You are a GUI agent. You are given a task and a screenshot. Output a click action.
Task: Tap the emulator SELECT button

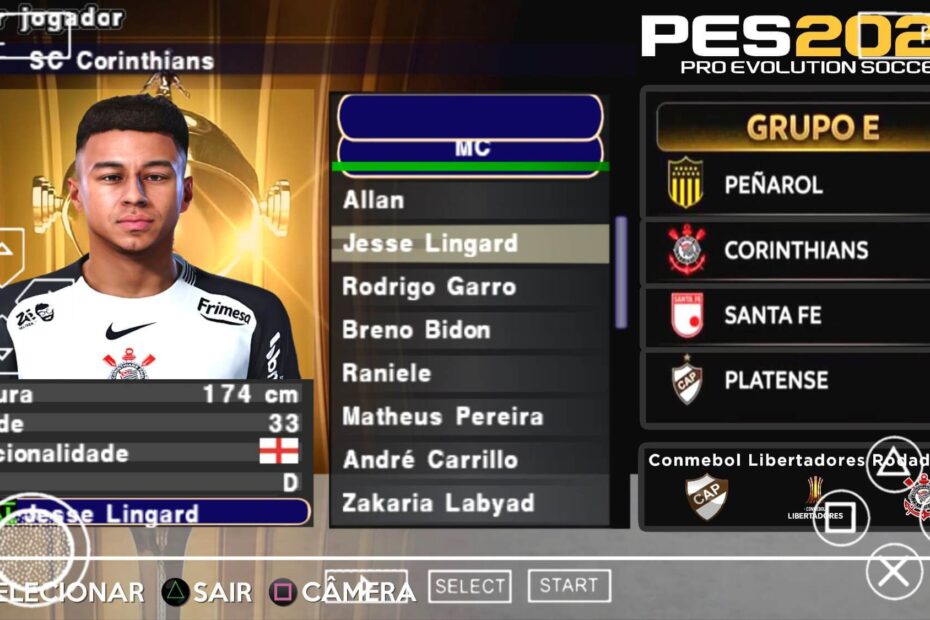[x=470, y=587]
